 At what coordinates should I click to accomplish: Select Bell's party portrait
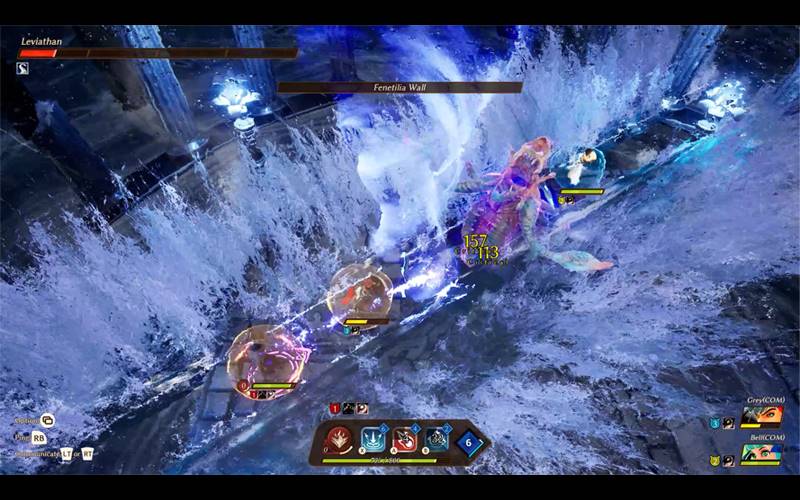pyautogui.click(x=762, y=451)
